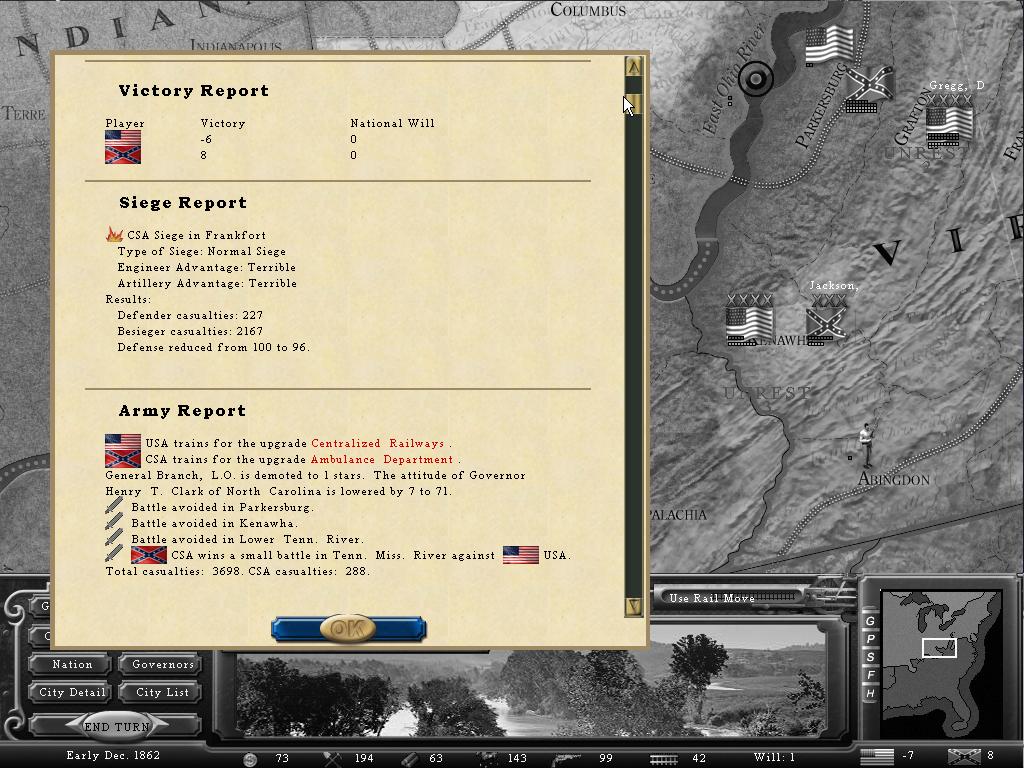The image size is (1024, 768).
Task: Click the report scrollbar's down arrow
Action: point(633,605)
